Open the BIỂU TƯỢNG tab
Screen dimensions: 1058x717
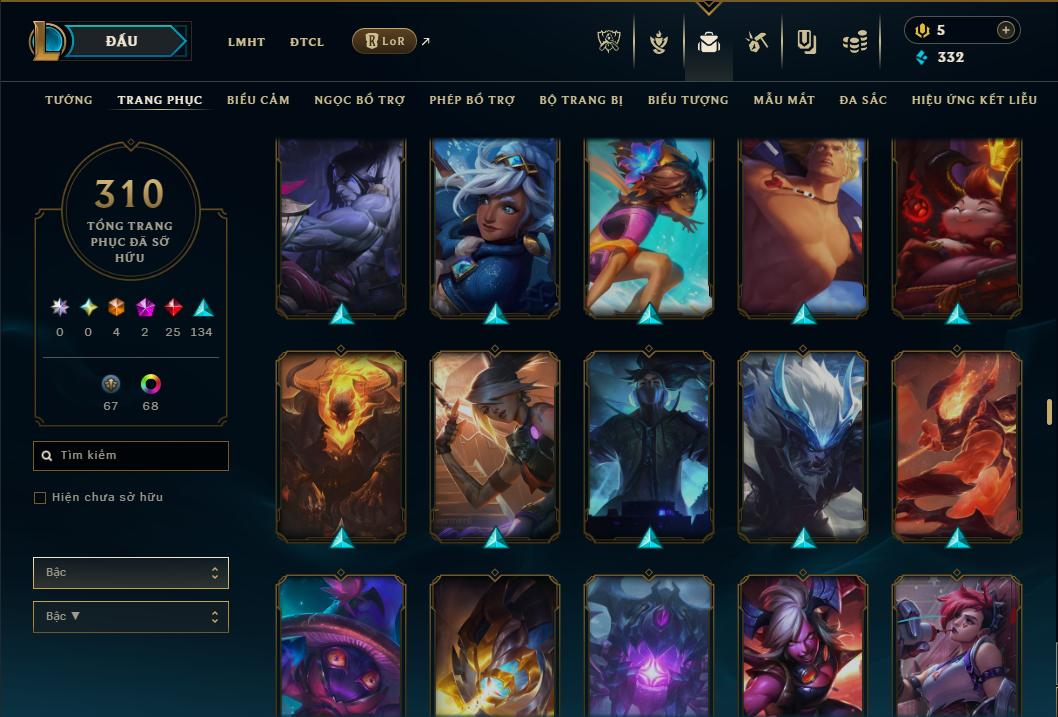(688, 100)
